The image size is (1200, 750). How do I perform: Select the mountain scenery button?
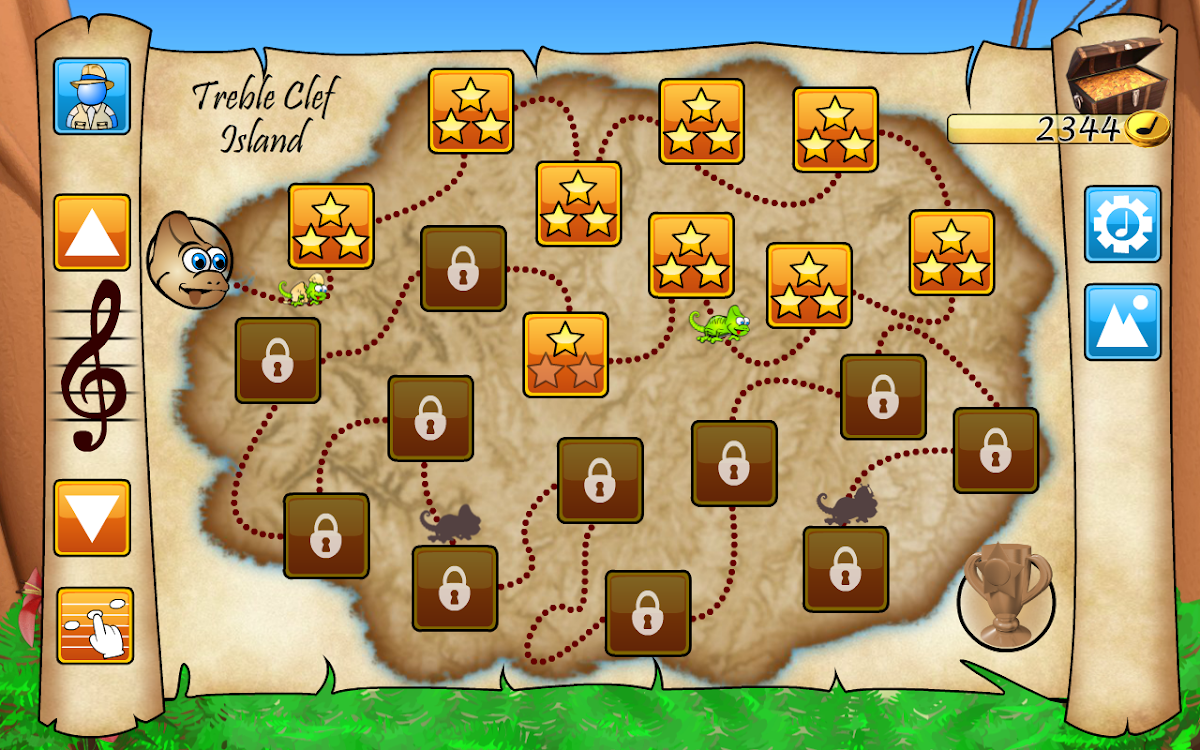pos(1123,322)
